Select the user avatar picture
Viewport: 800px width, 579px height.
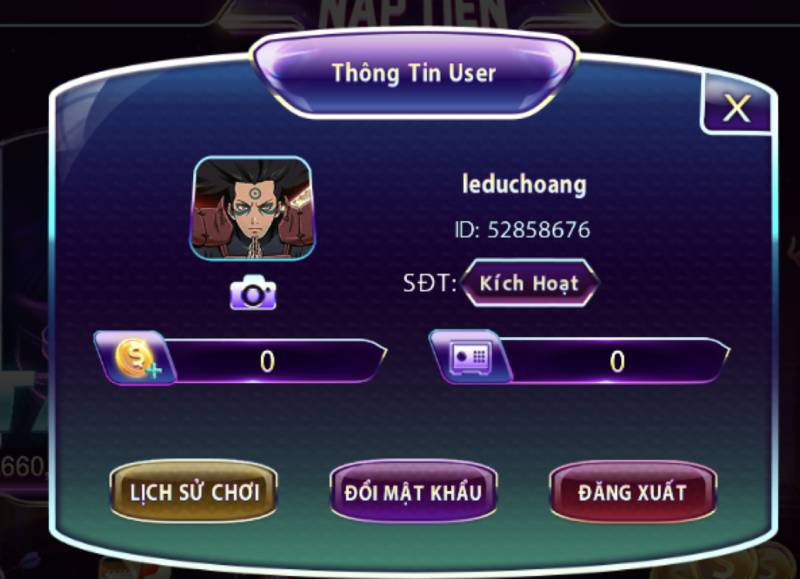[252, 208]
